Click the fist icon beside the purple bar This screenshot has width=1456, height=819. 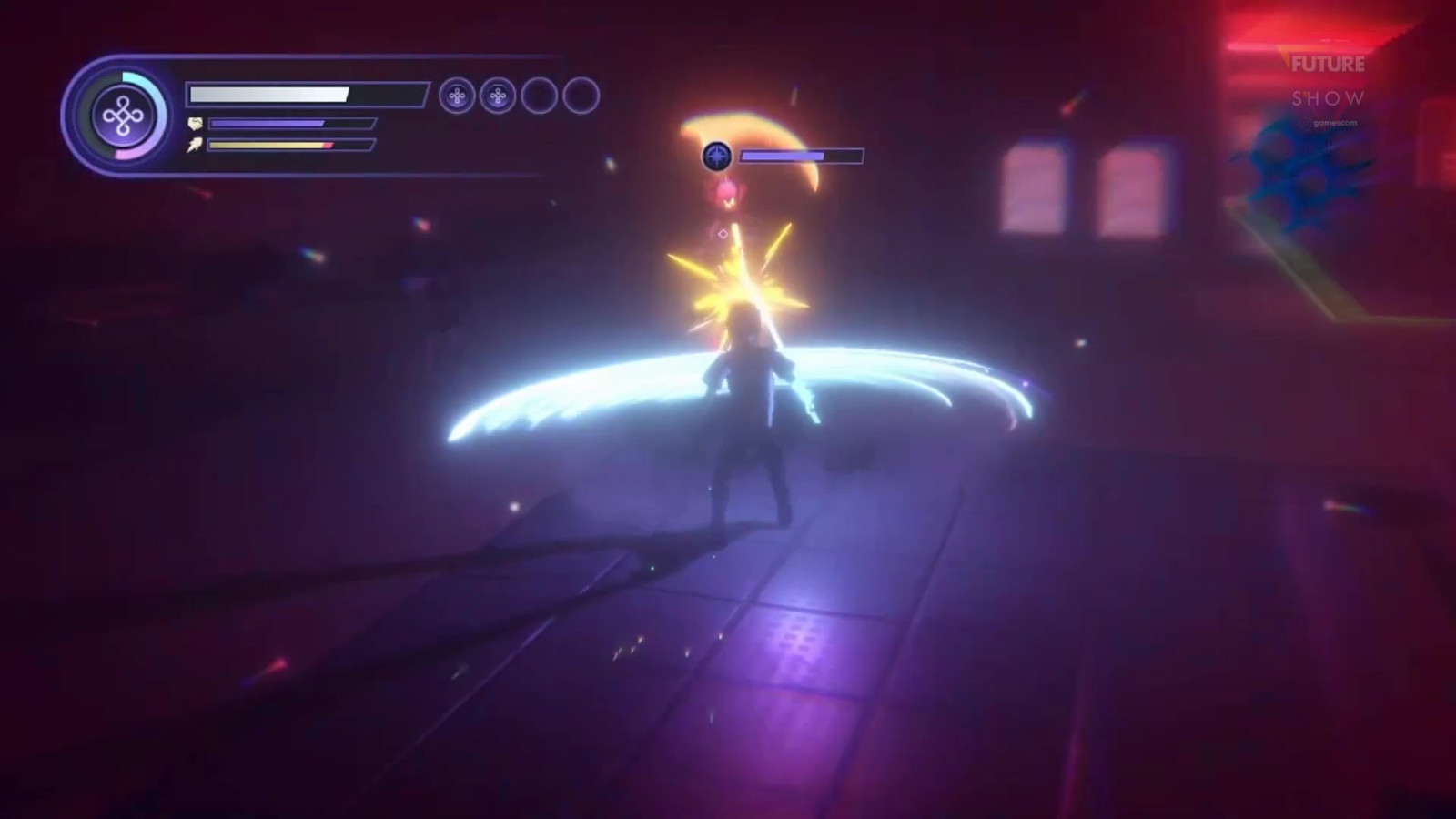point(194,124)
